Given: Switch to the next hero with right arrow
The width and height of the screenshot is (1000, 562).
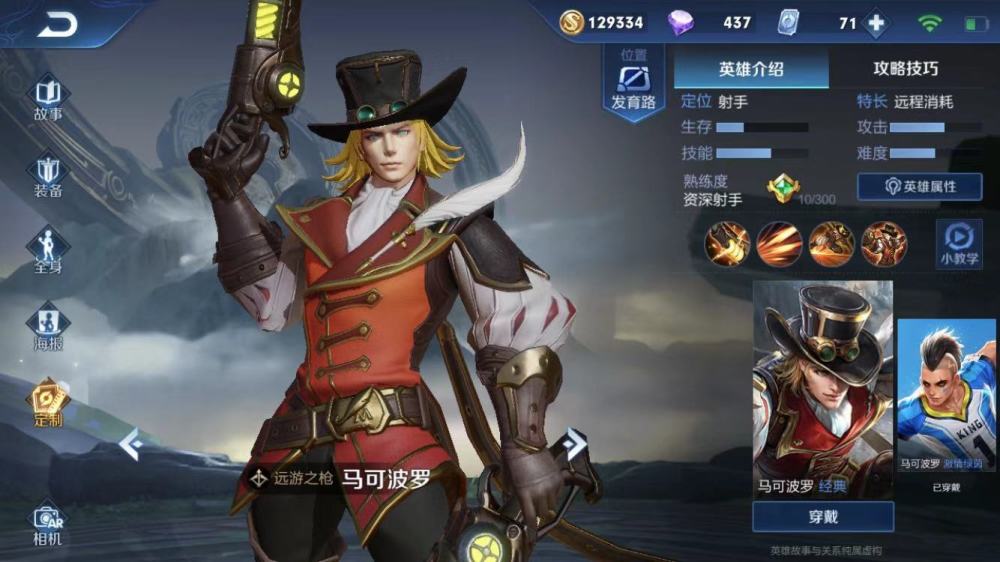Looking at the screenshot, I should pyautogui.click(x=574, y=443).
